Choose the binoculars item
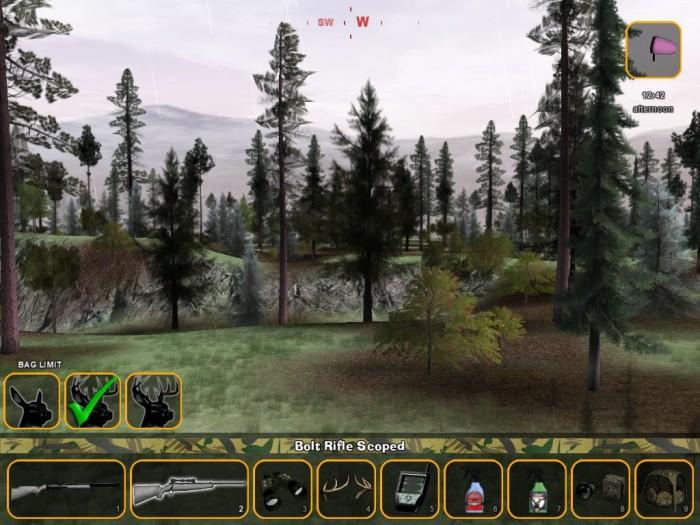Viewport: 700px width, 525px height. [283, 489]
